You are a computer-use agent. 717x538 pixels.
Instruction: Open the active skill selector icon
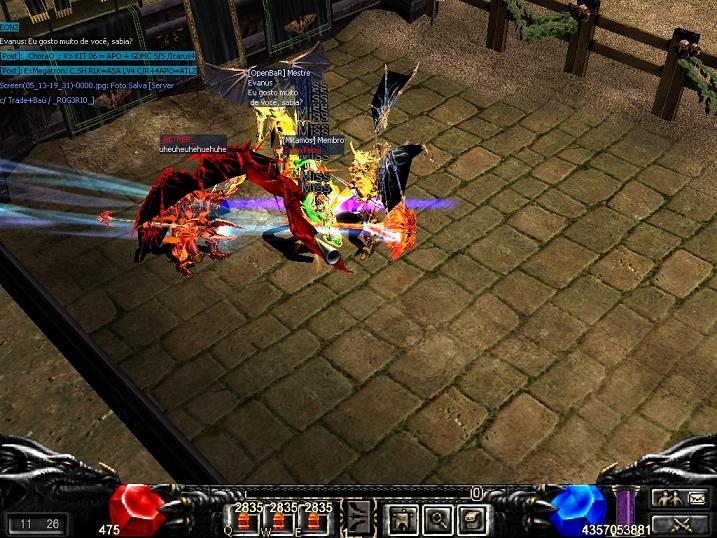pos(359,518)
